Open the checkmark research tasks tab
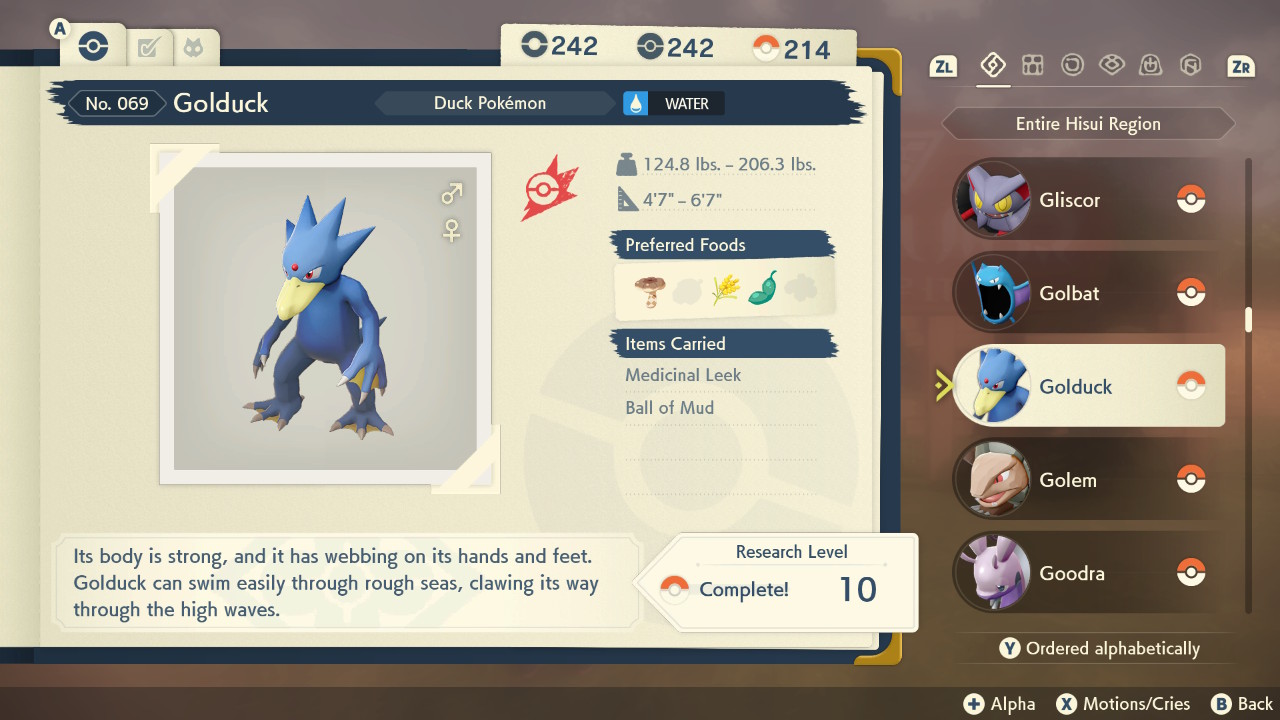This screenshot has width=1280, height=720. point(148,47)
